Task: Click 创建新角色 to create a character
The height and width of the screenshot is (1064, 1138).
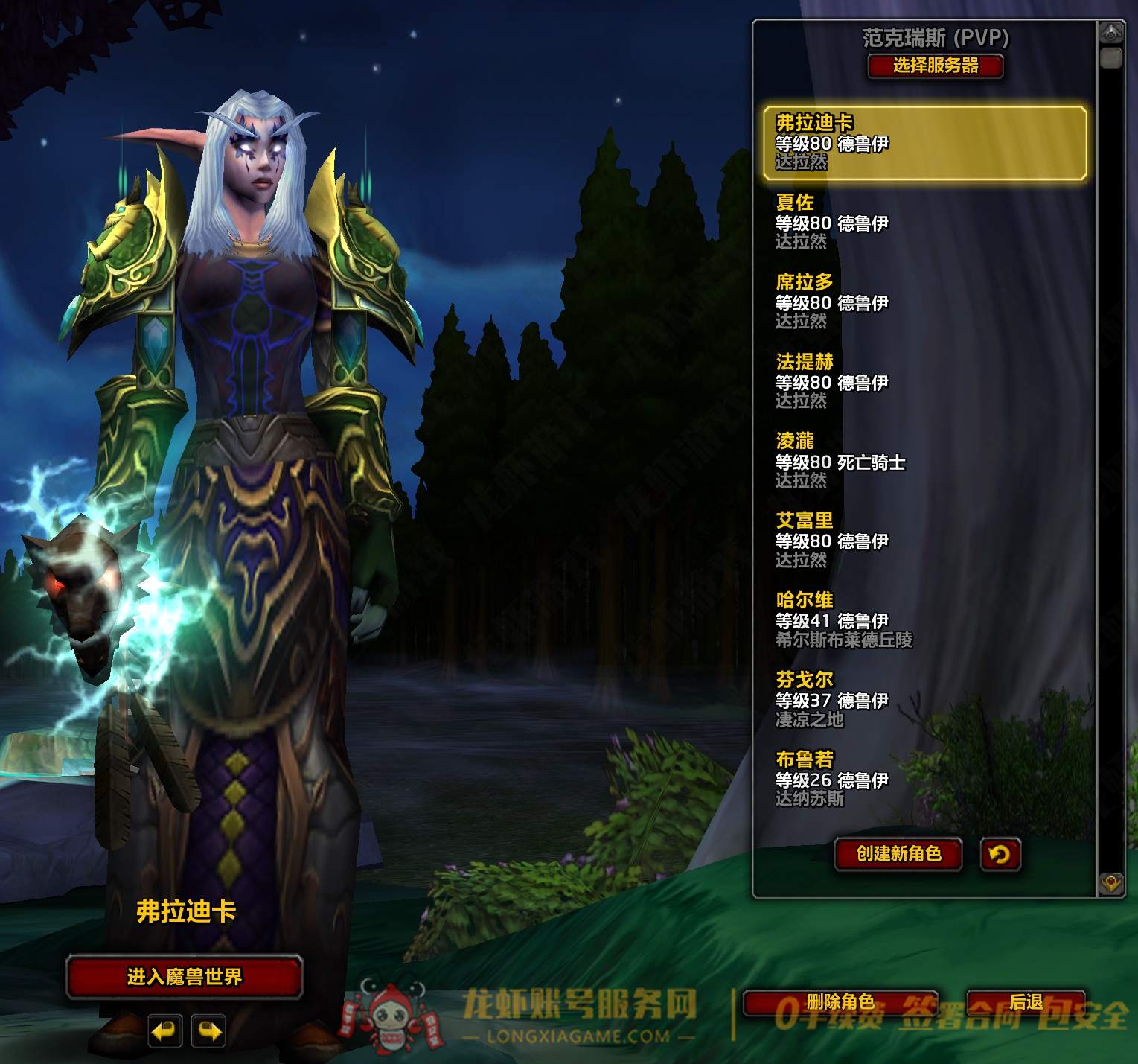Action: click(898, 853)
